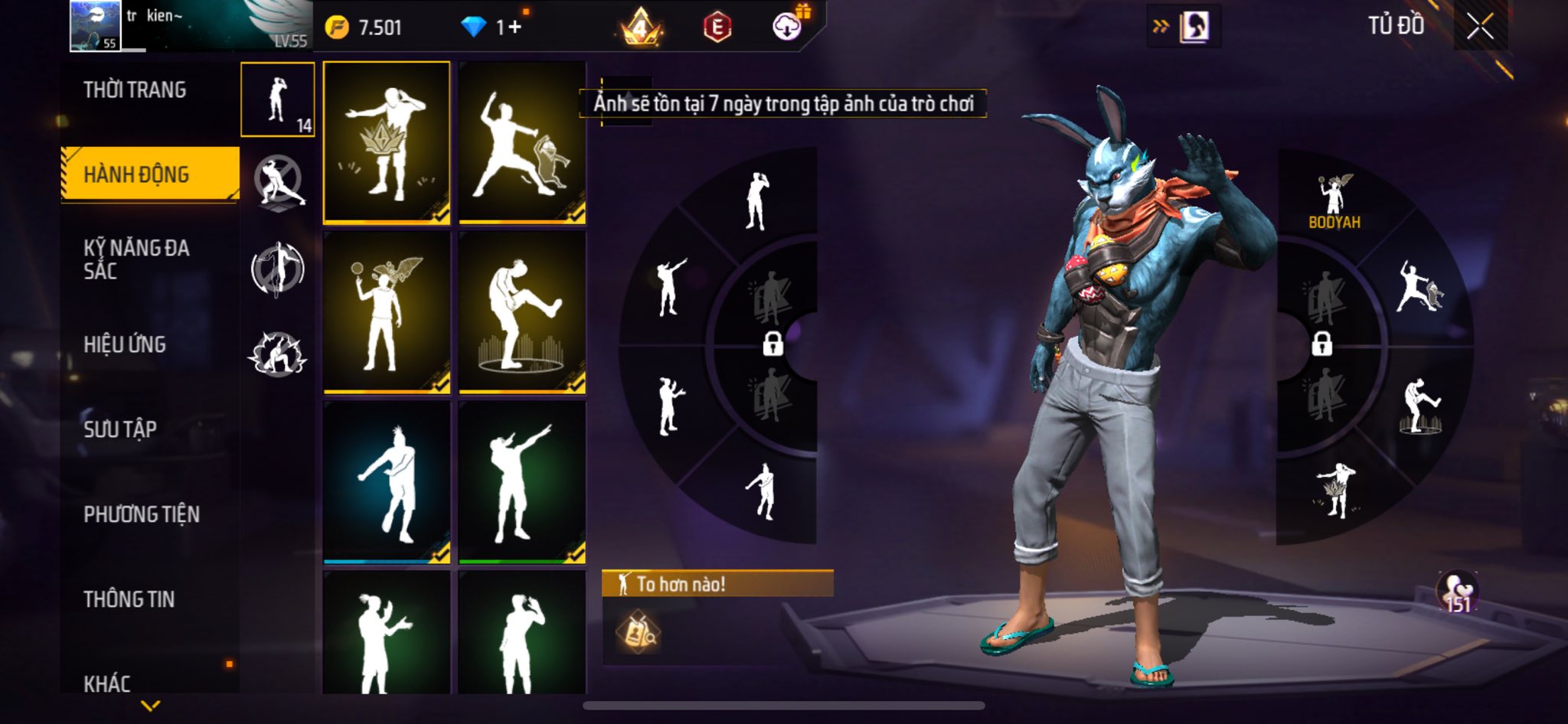Open the Khác category

click(107, 683)
